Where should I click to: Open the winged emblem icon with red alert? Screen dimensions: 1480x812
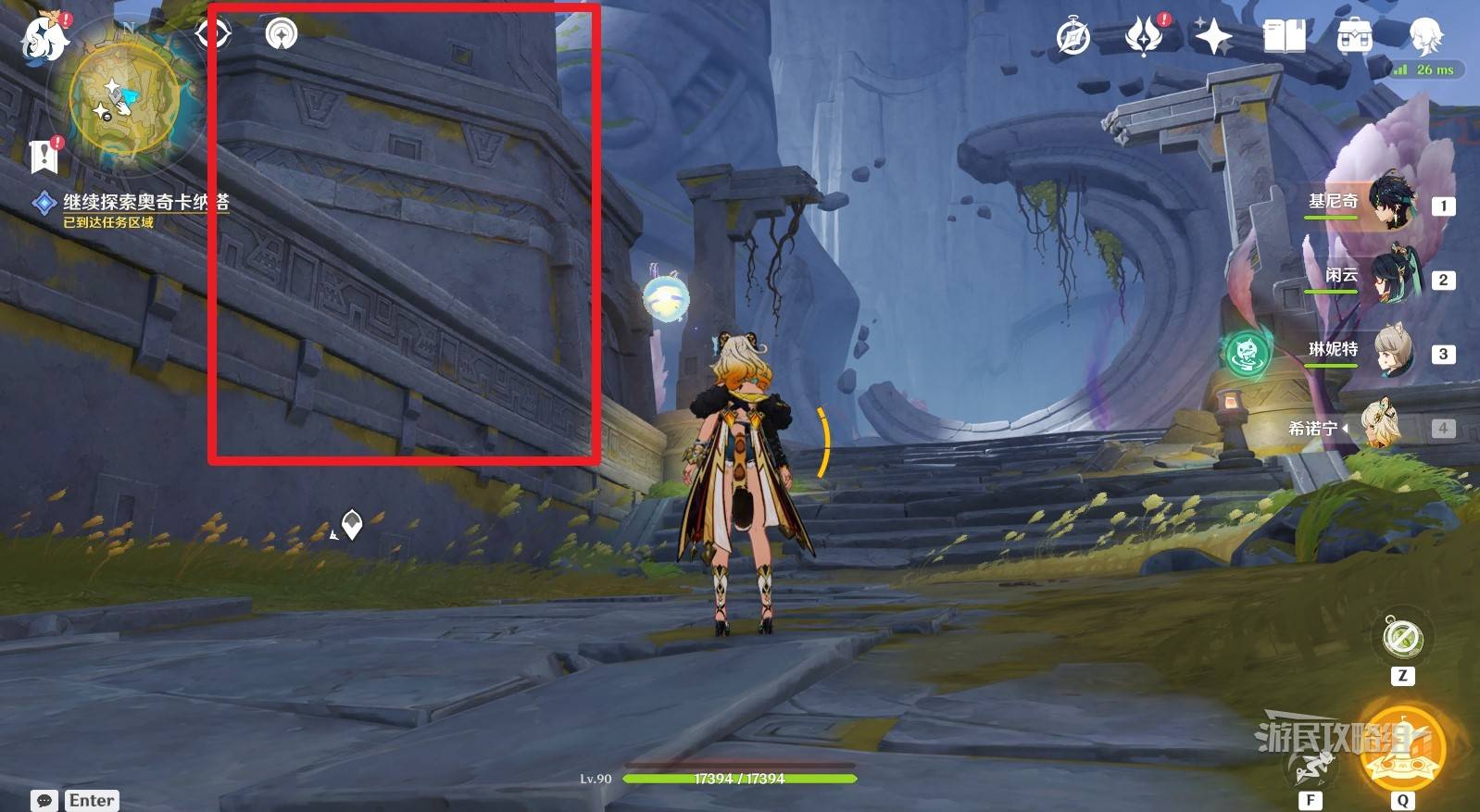click(x=1145, y=37)
